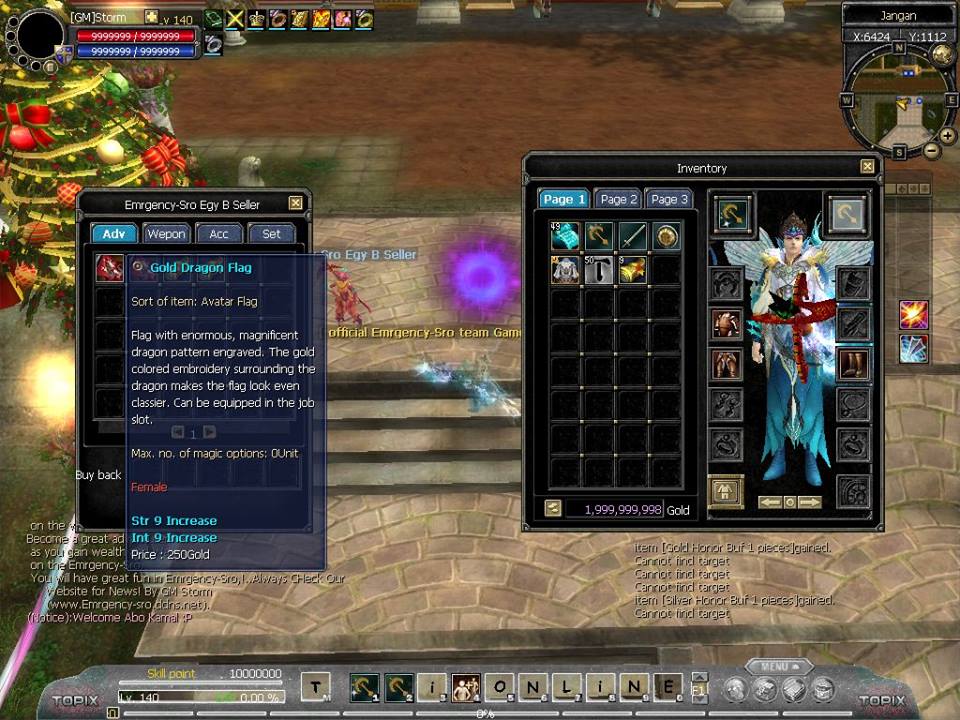The width and height of the screenshot is (960, 720).
Task: Select the Wepon shop tab
Action: point(166,234)
